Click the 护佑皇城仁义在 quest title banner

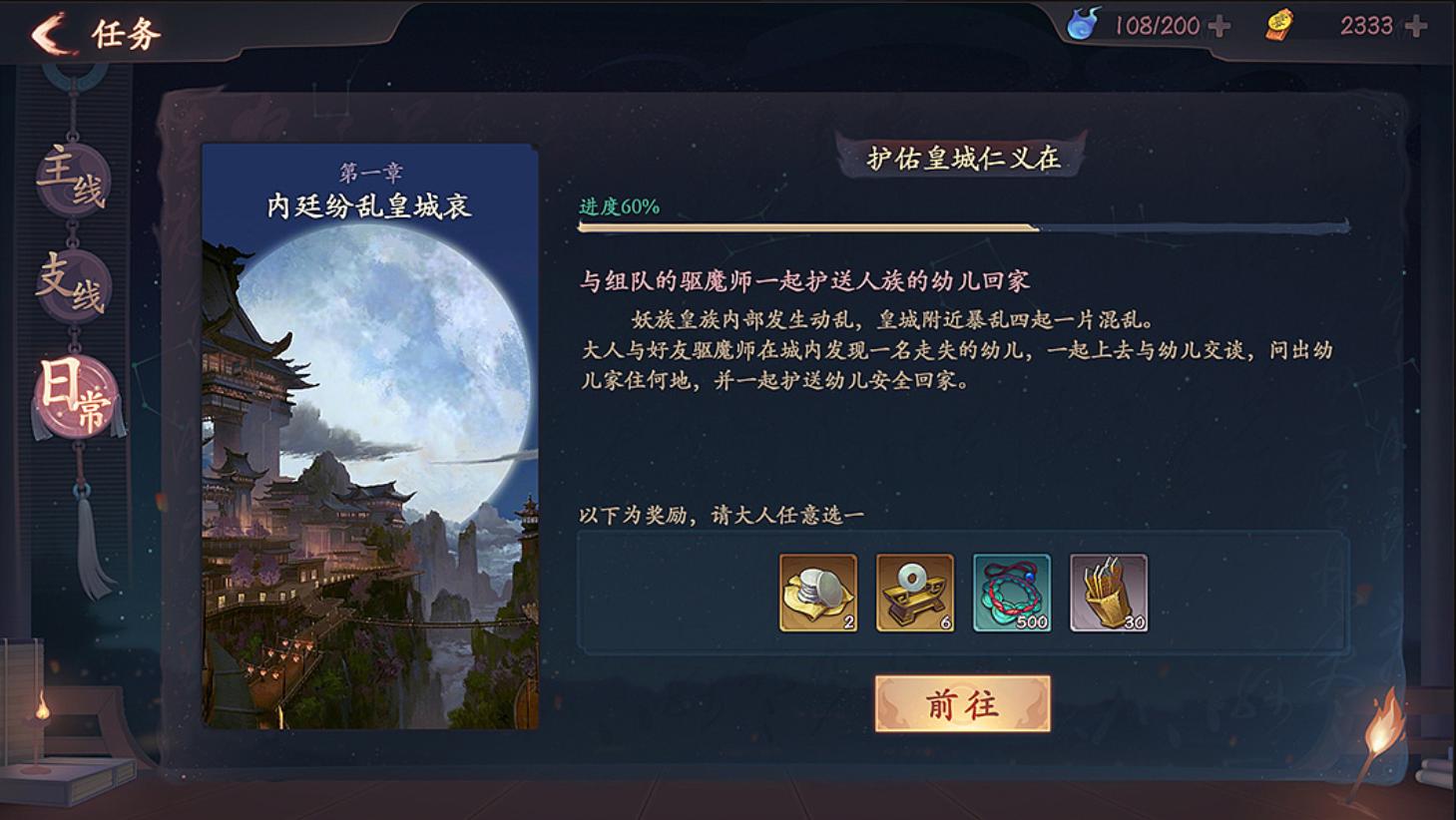965,156
